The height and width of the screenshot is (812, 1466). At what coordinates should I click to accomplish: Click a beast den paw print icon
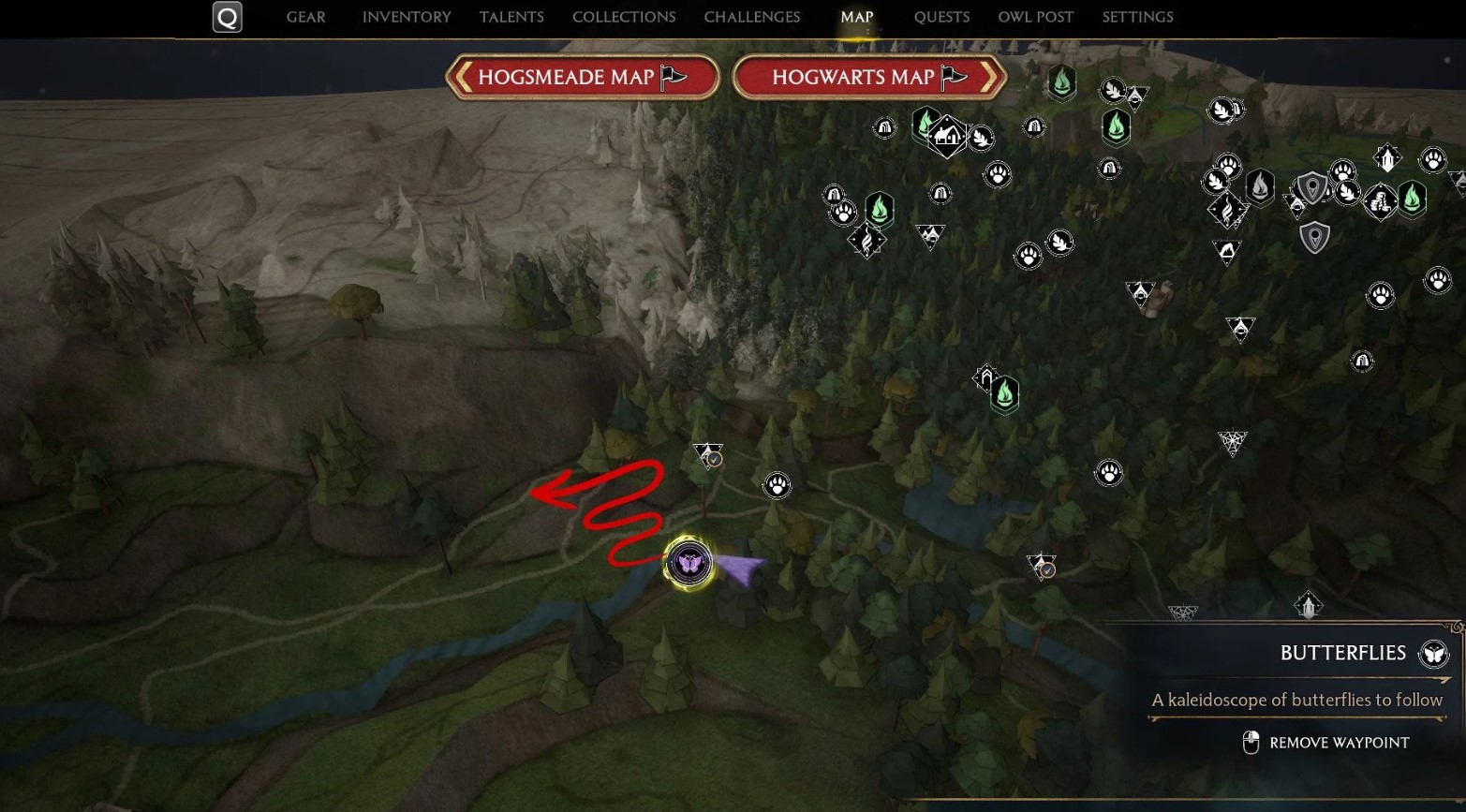(776, 485)
